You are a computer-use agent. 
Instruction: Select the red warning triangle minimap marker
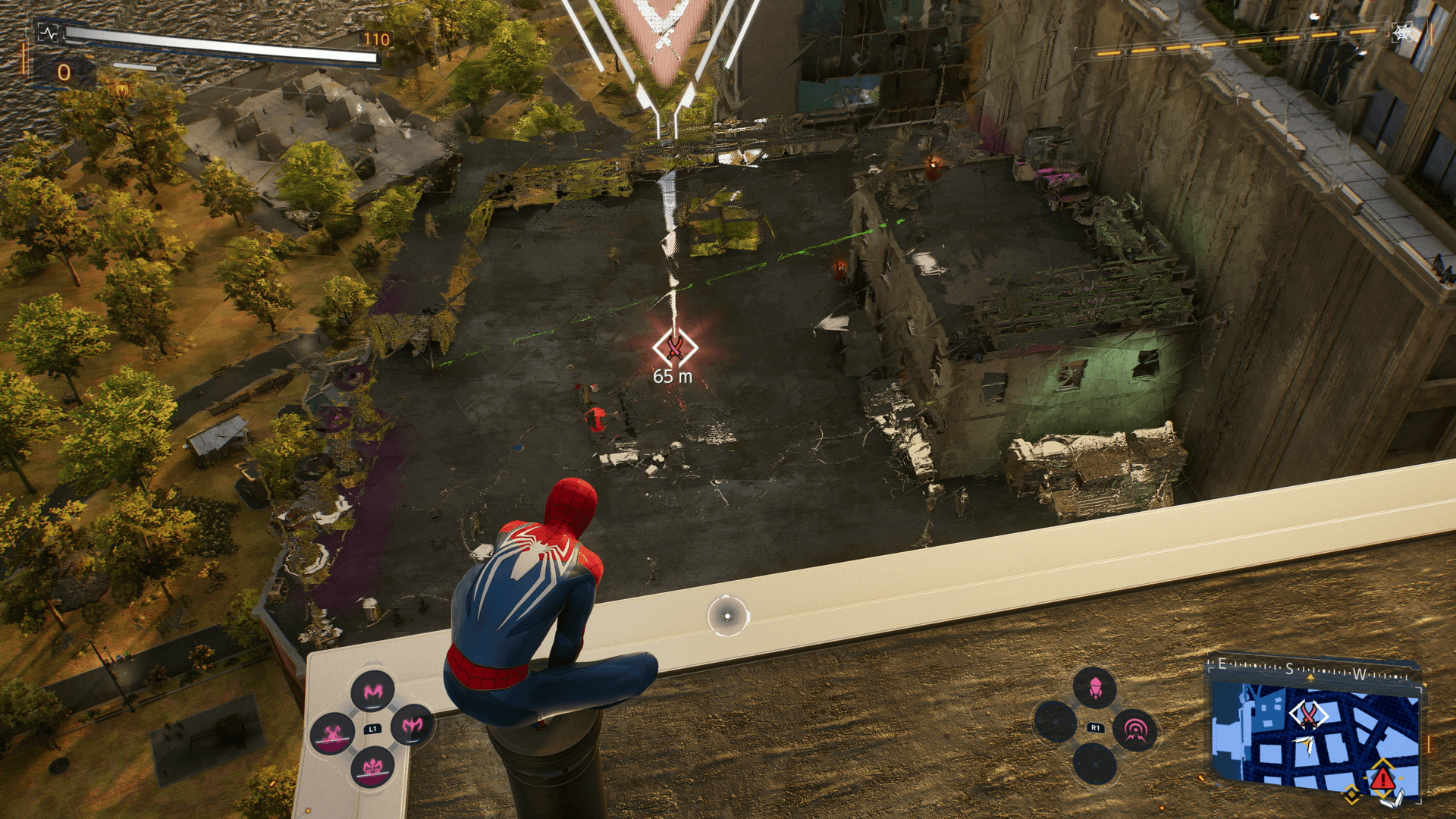coord(1382,777)
